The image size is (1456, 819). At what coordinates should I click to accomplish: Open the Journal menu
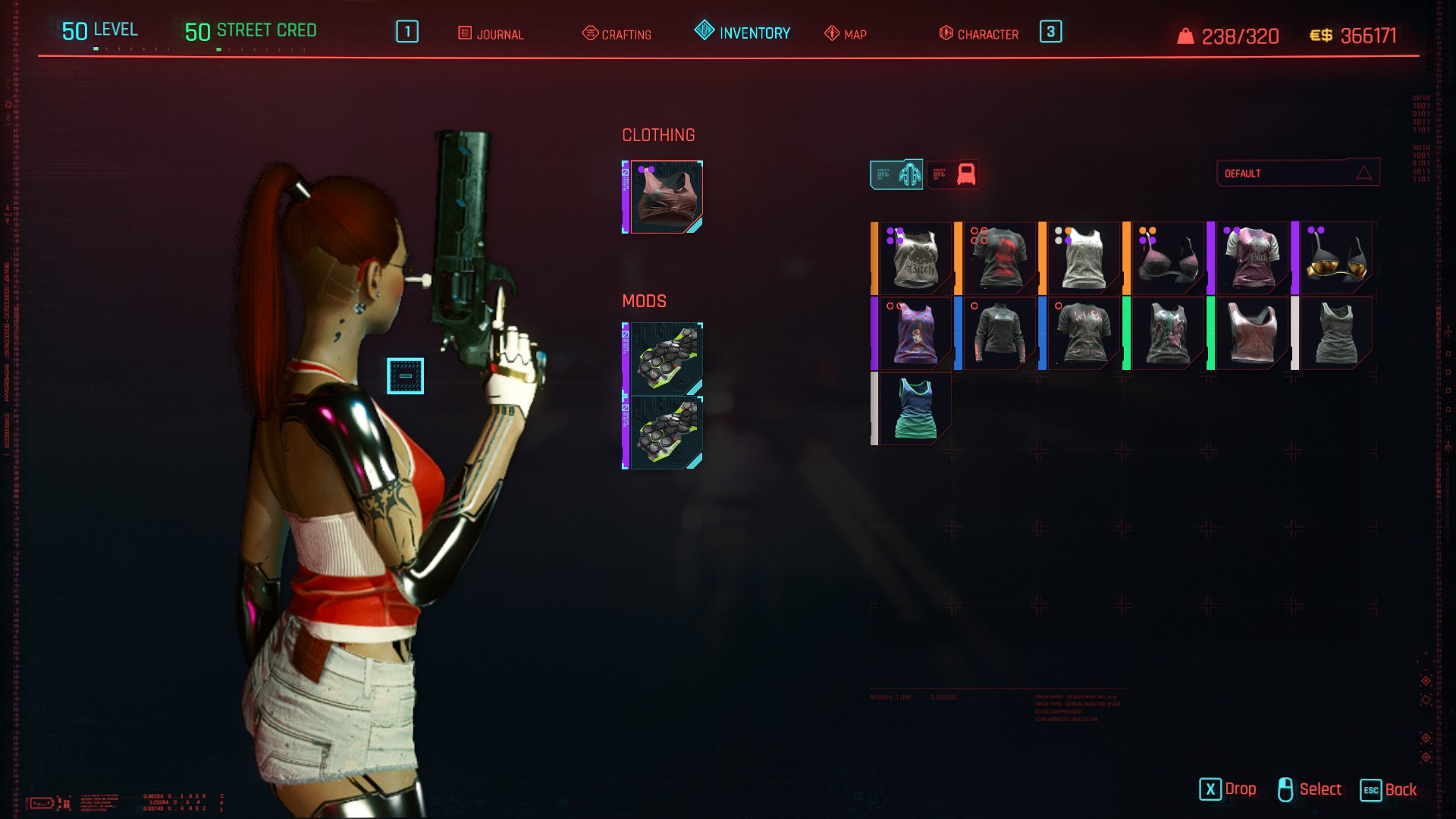[491, 34]
